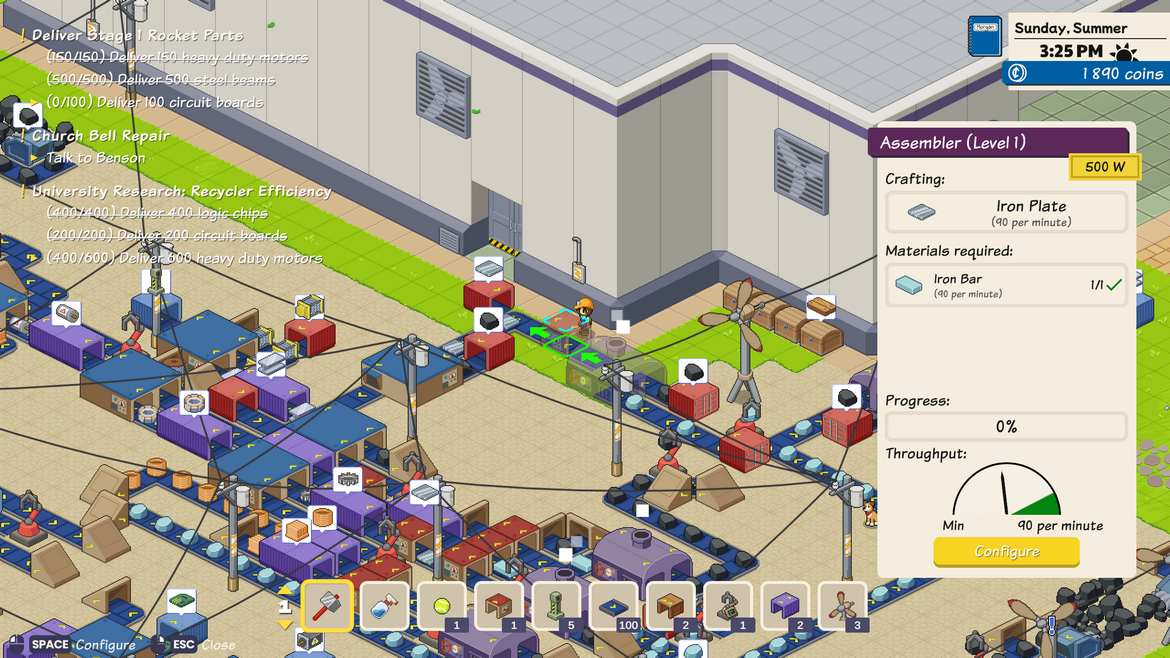Choose the brown-roofed machine hotbar slot
The height and width of the screenshot is (658, 1170).
click(x=671, y=606)
